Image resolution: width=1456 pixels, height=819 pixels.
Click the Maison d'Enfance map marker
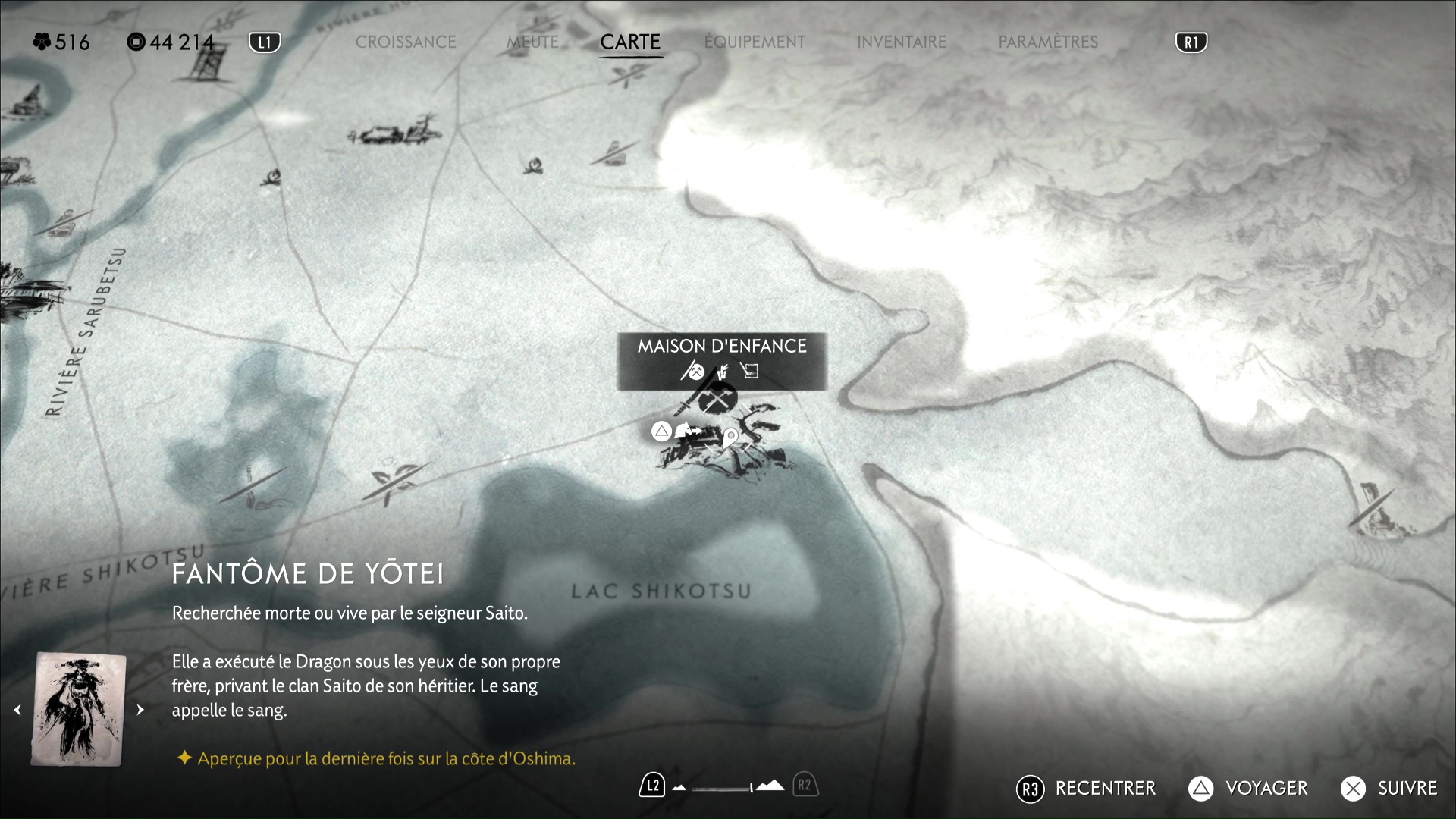click(x=717, y=397)
